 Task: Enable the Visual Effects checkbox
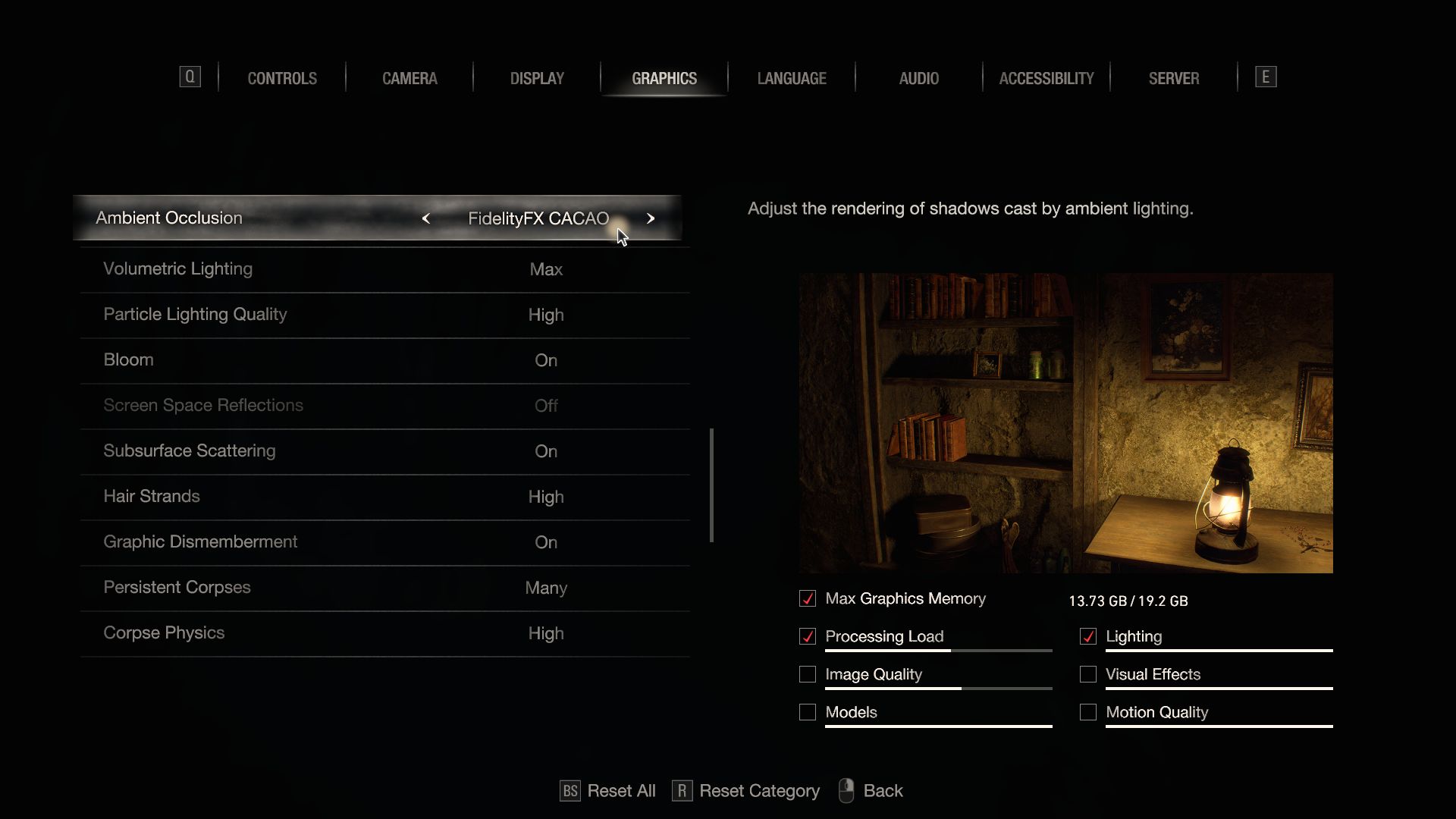[x=1088, y=674]
